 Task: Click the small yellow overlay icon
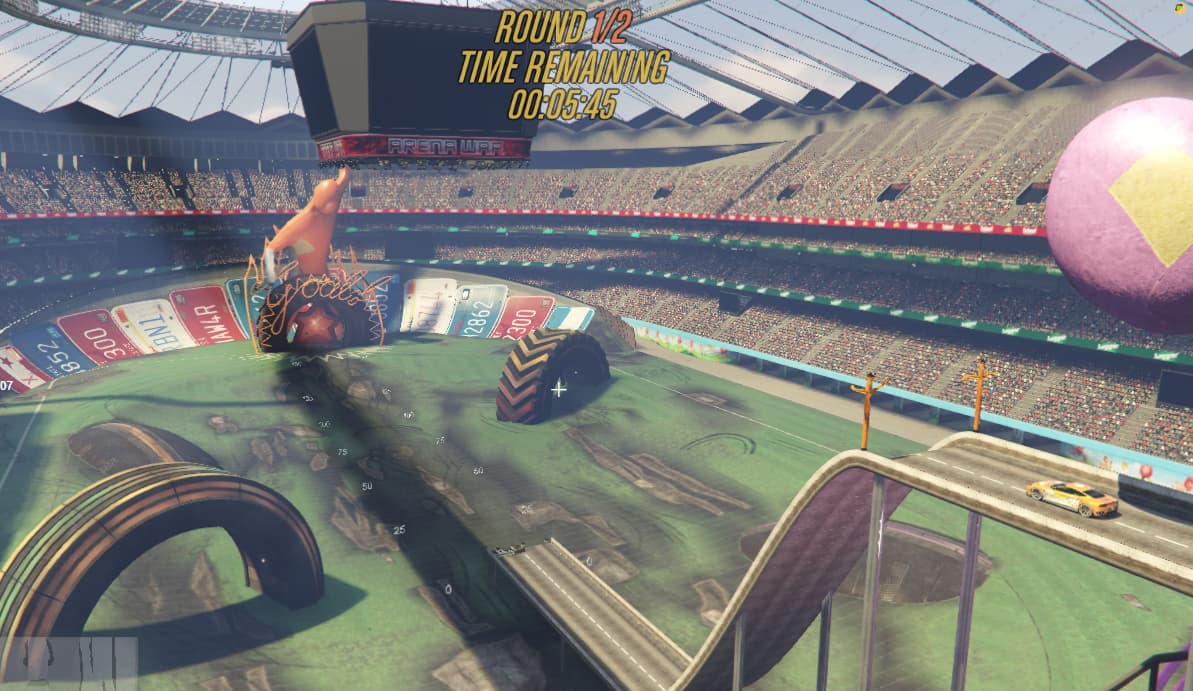(x=1180, y=9)
